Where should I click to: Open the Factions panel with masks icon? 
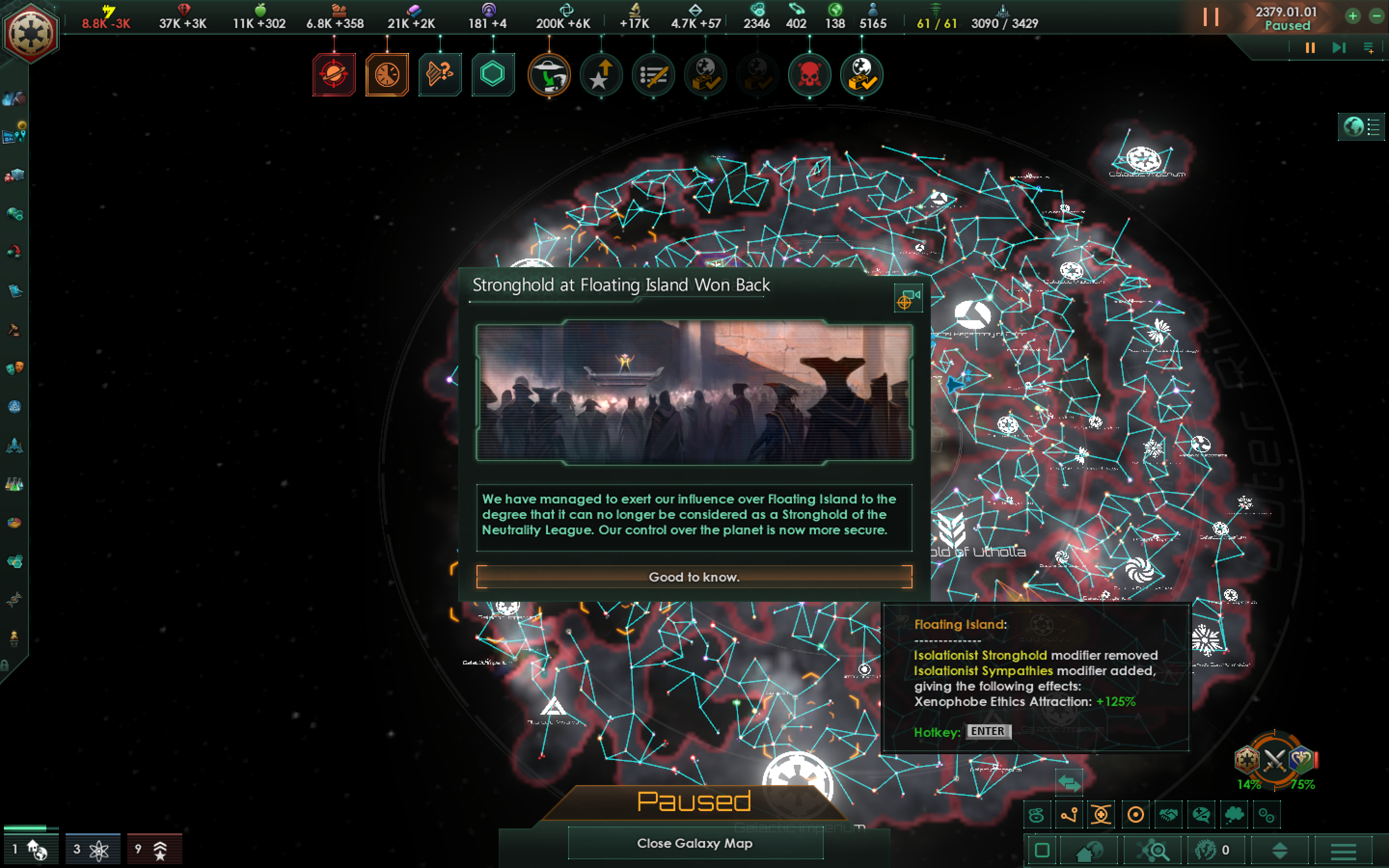(14, 366)
